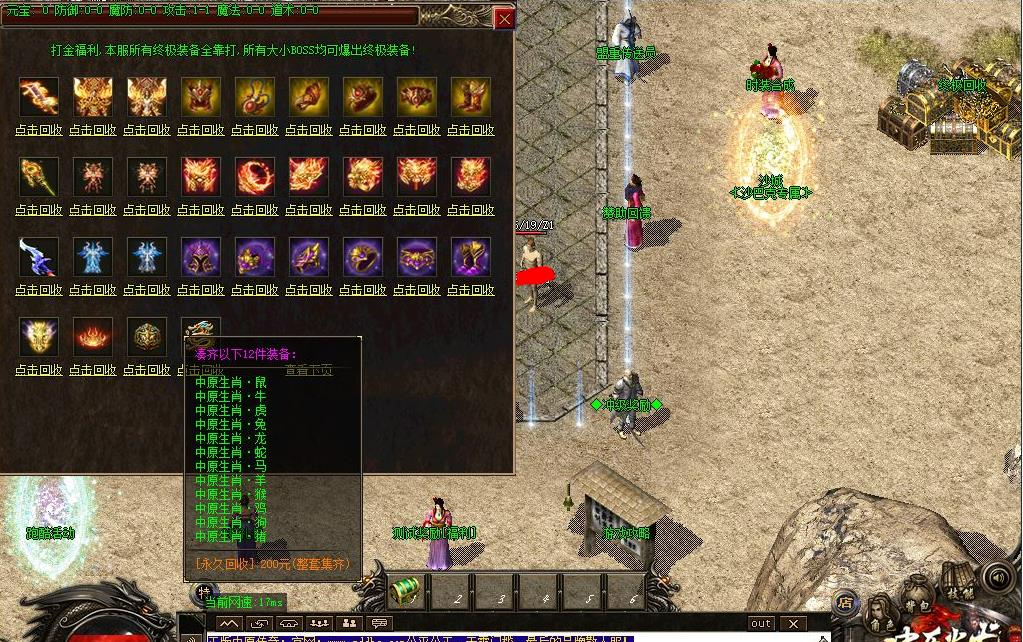Open the 背包 bag inventory

point(913,607)
